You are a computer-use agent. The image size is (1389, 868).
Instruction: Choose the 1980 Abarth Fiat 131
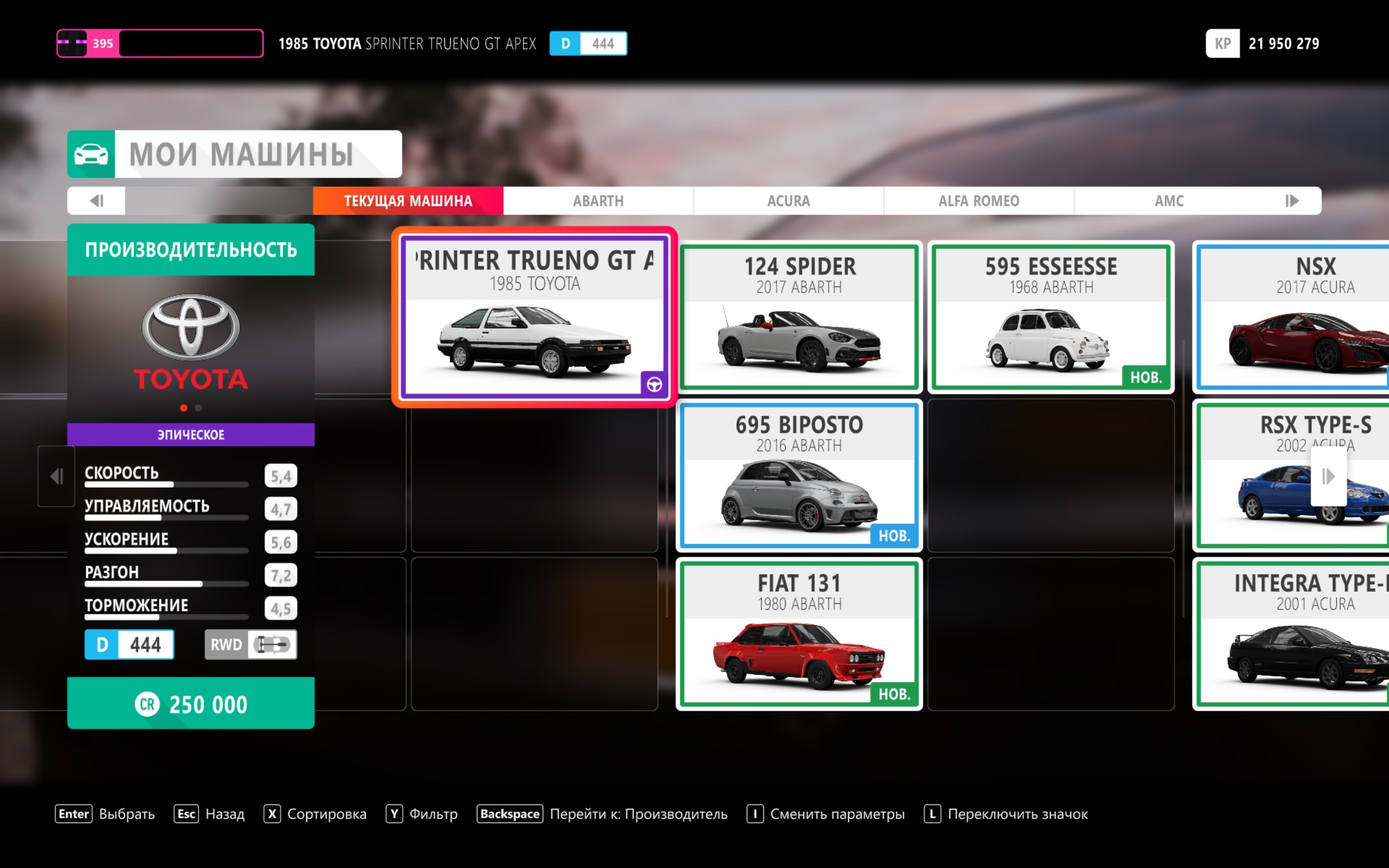pos(799,634)
